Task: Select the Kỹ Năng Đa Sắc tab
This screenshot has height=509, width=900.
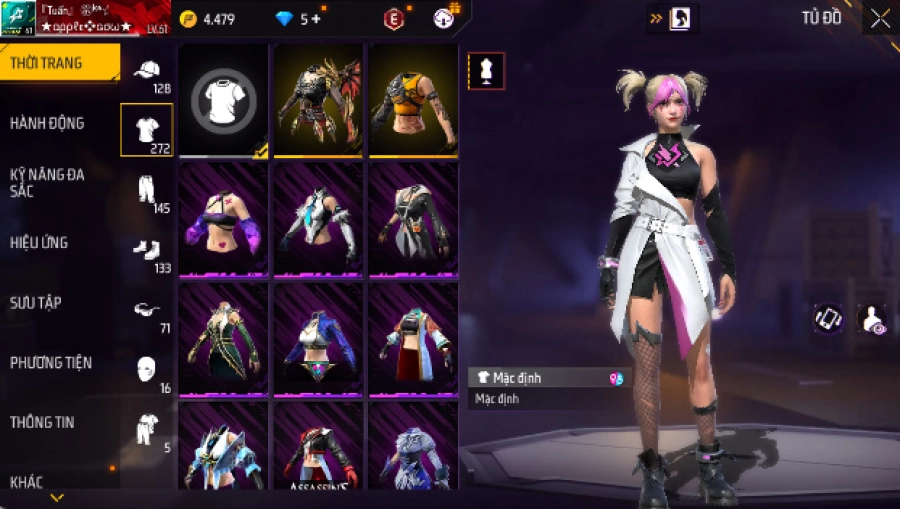Action: 47,182
